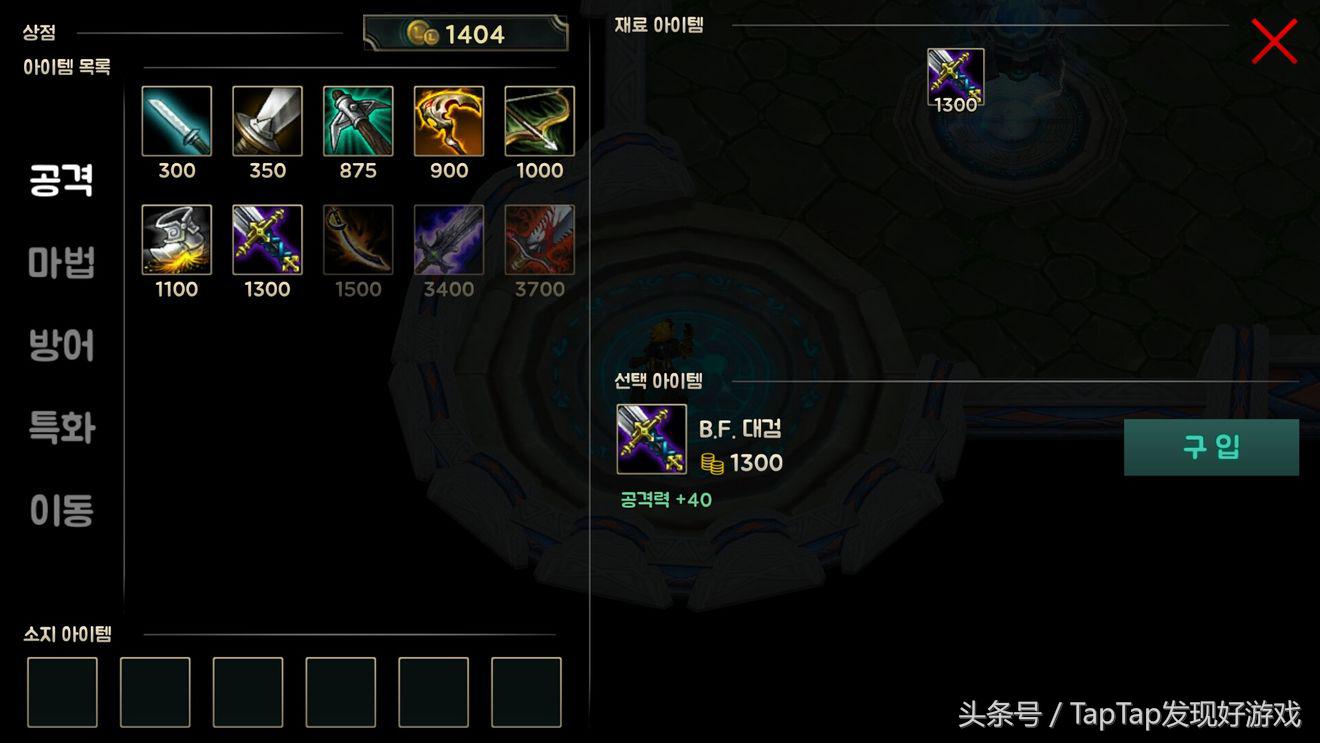Select the dimmed 3400 gold dark sword

pos(449,240)
